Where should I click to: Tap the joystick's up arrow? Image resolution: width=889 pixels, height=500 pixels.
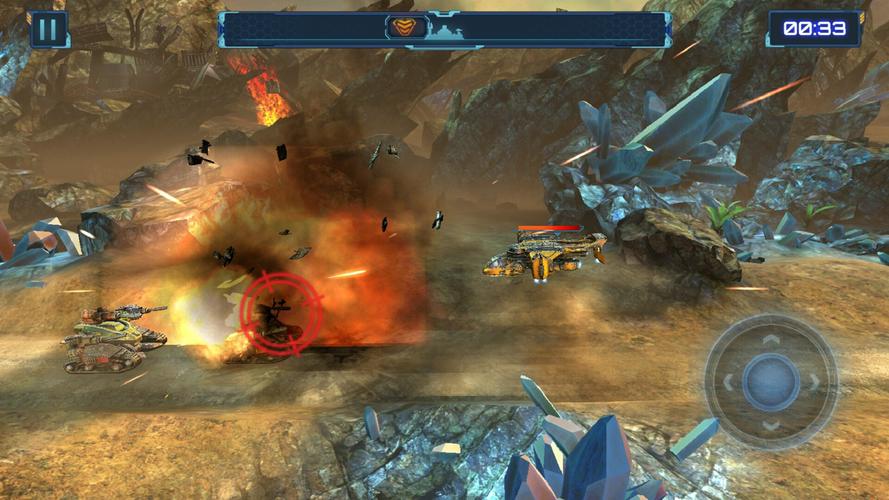click(771, 339)
